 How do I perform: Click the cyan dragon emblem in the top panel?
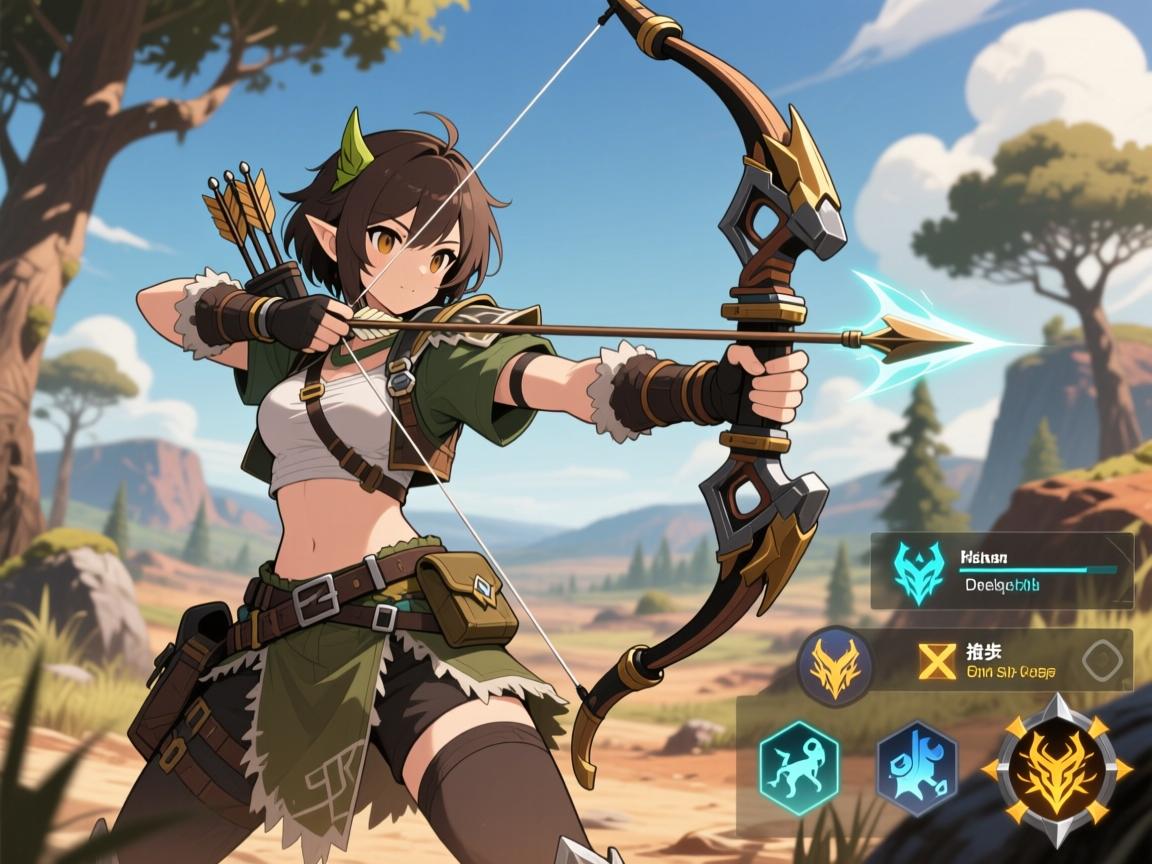click(x=919, y=573)
